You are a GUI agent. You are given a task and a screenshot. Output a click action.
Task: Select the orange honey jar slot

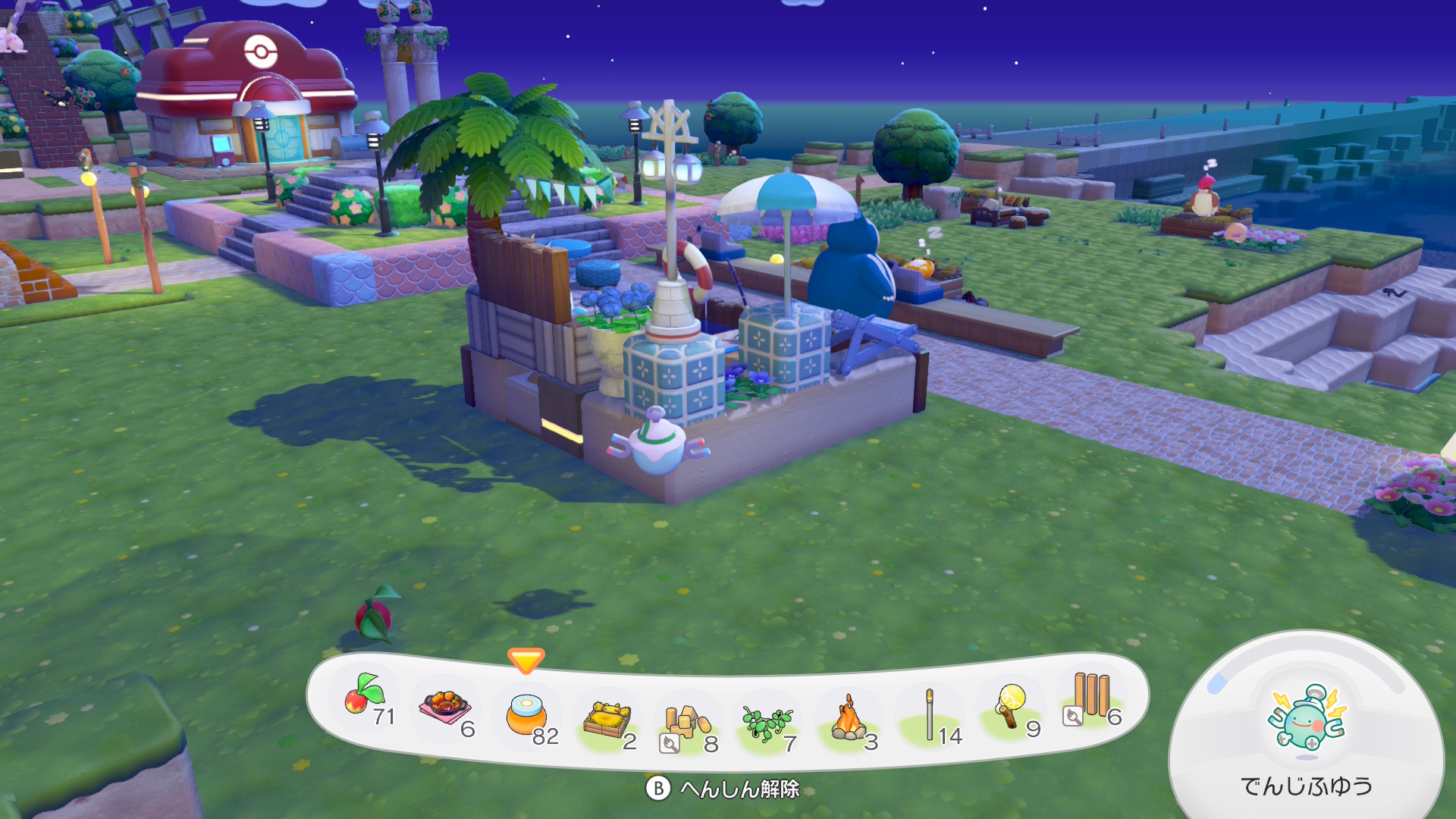point(526,715)
